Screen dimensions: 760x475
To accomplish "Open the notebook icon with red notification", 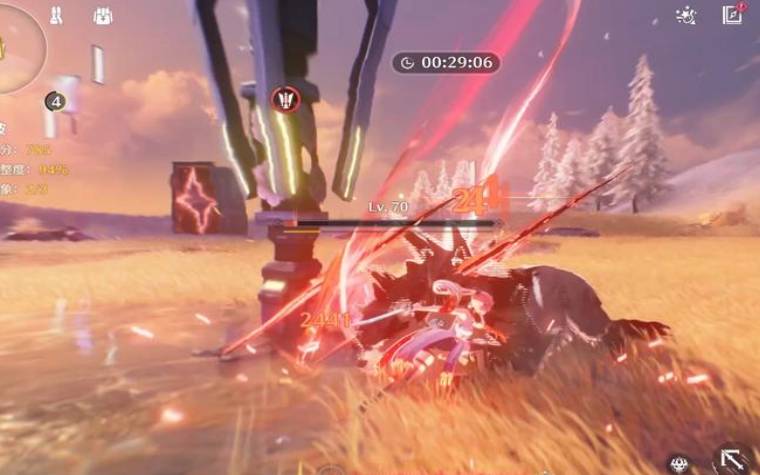I will (732, 14).
